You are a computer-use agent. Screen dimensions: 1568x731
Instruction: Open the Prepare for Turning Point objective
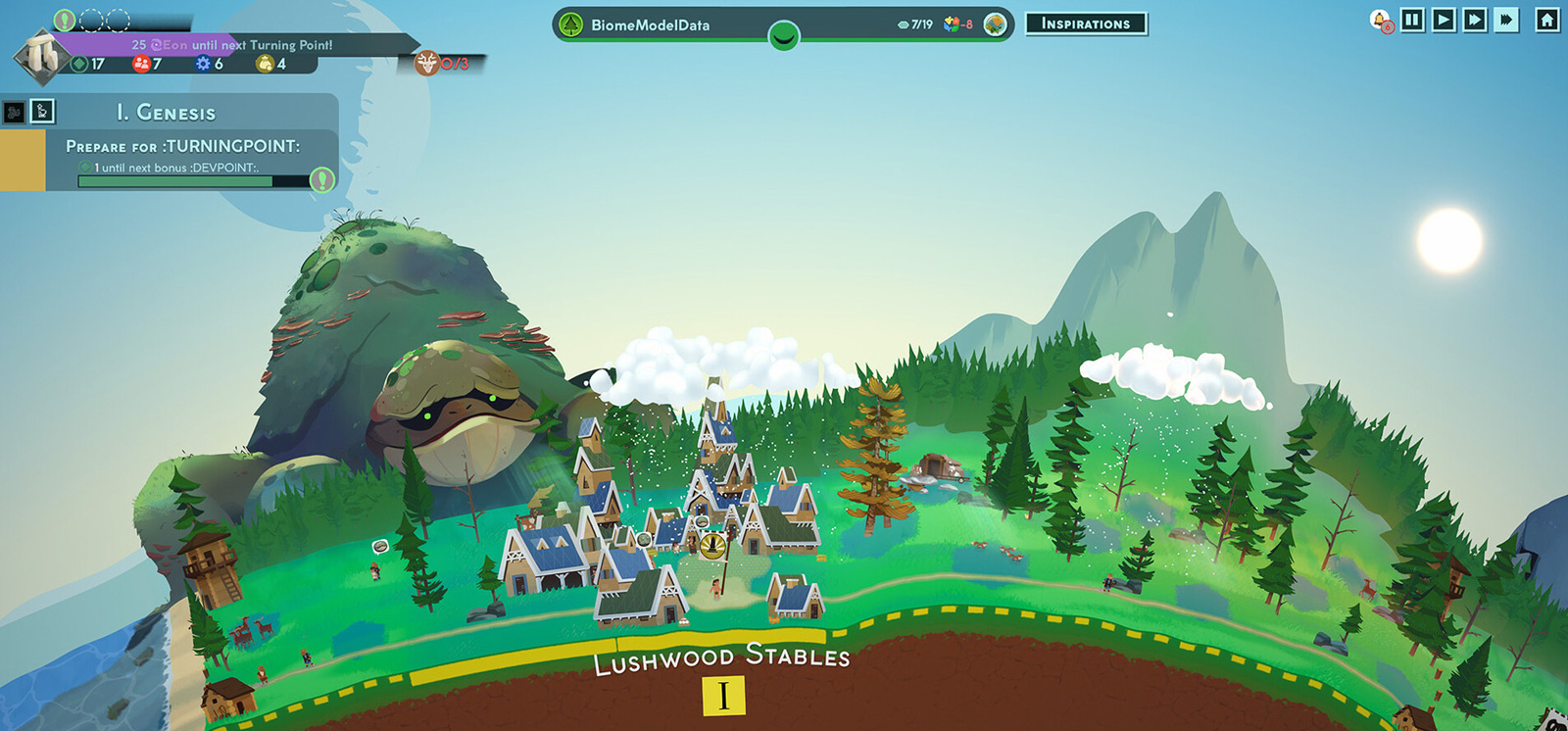tap(183, 146)
